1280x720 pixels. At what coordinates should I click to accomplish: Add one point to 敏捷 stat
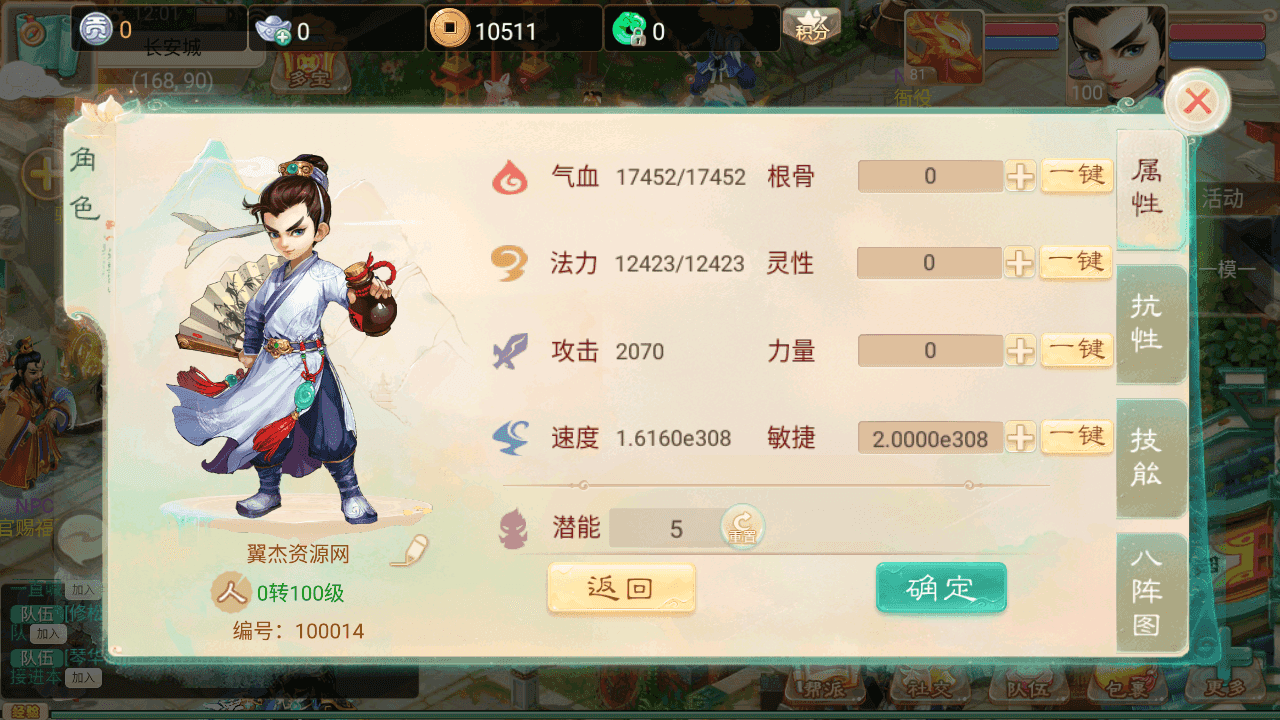tap(1020, 438)
